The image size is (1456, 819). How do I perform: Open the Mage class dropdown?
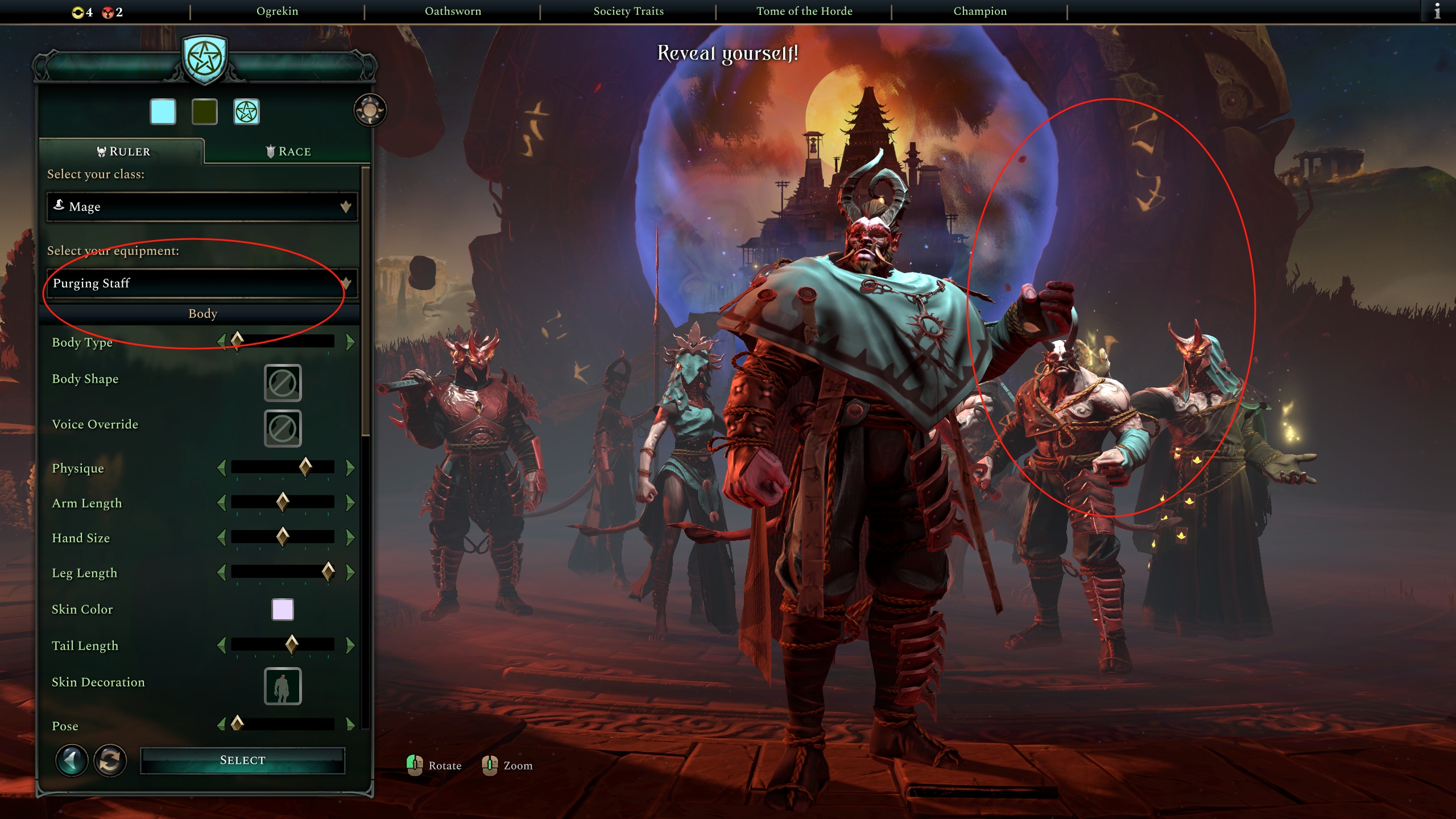coord(202,207)
